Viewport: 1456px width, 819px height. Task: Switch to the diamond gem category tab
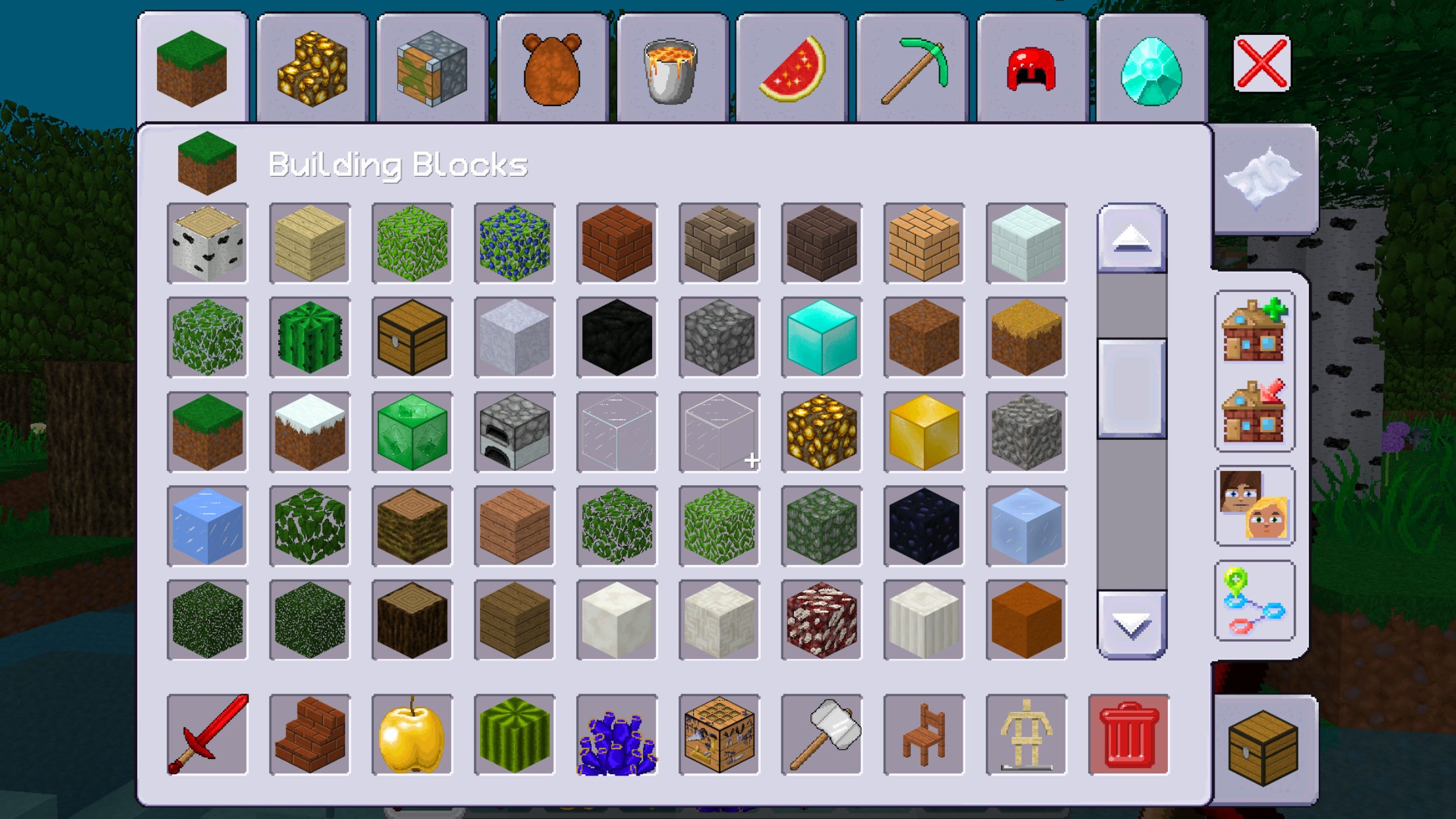pyautogui.click(x=1151, y=68)
